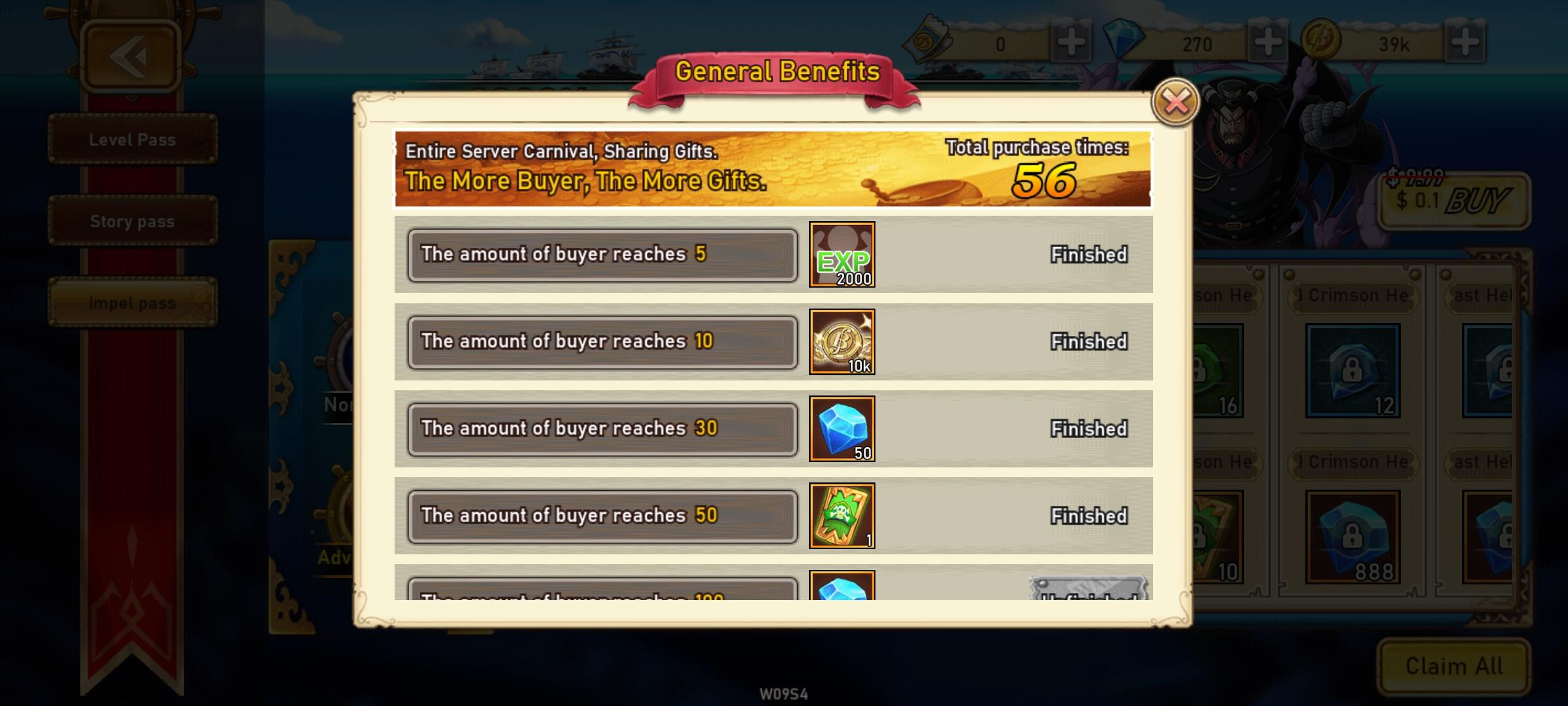Image resolution: width=1568 pixels, height=706 pixels.
Task: Claim the EXP 2000 reward icon
Action: tap(843, 256)
